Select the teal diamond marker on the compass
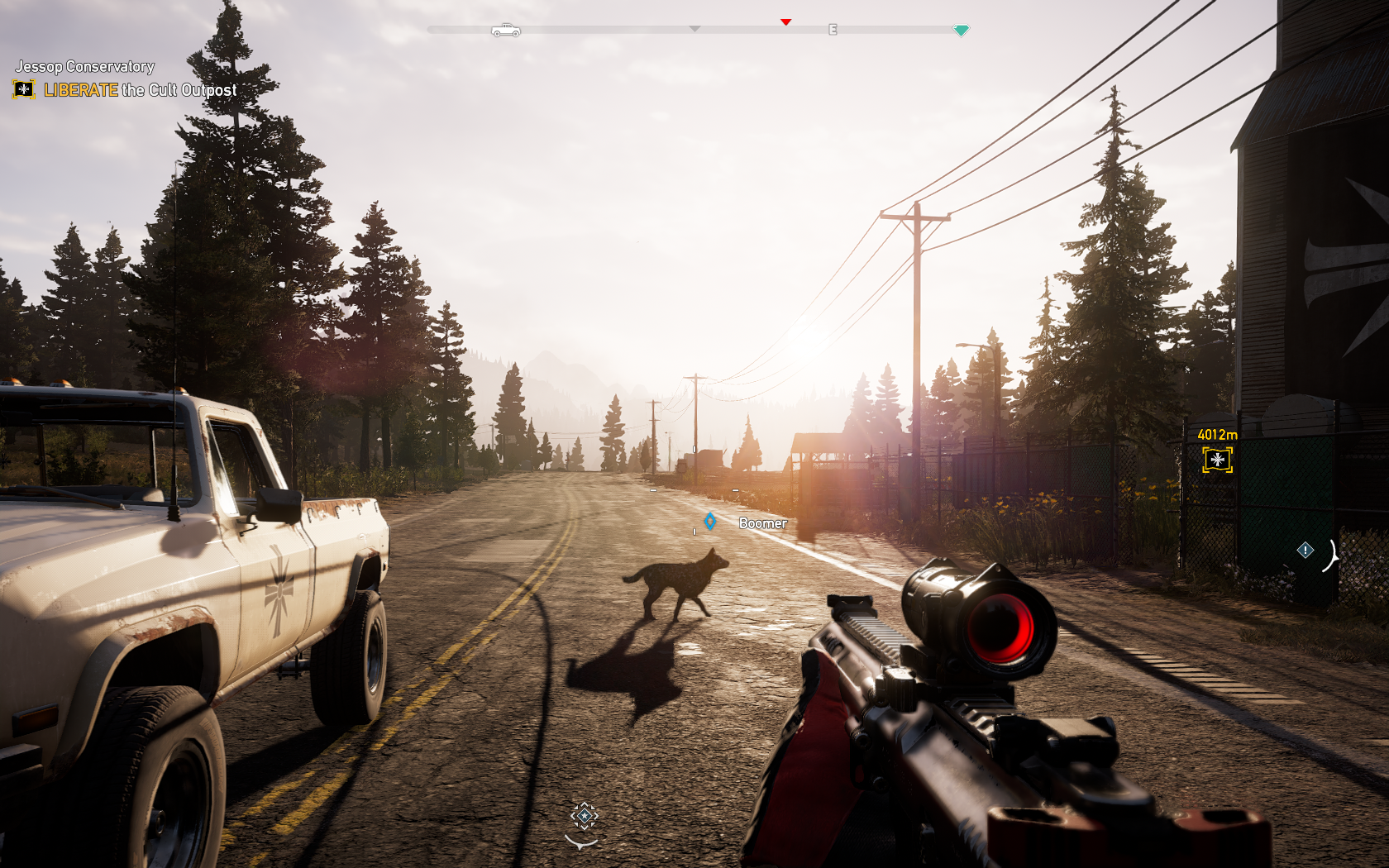Screen dimensions: 1389x868 [x=961, y=31]
